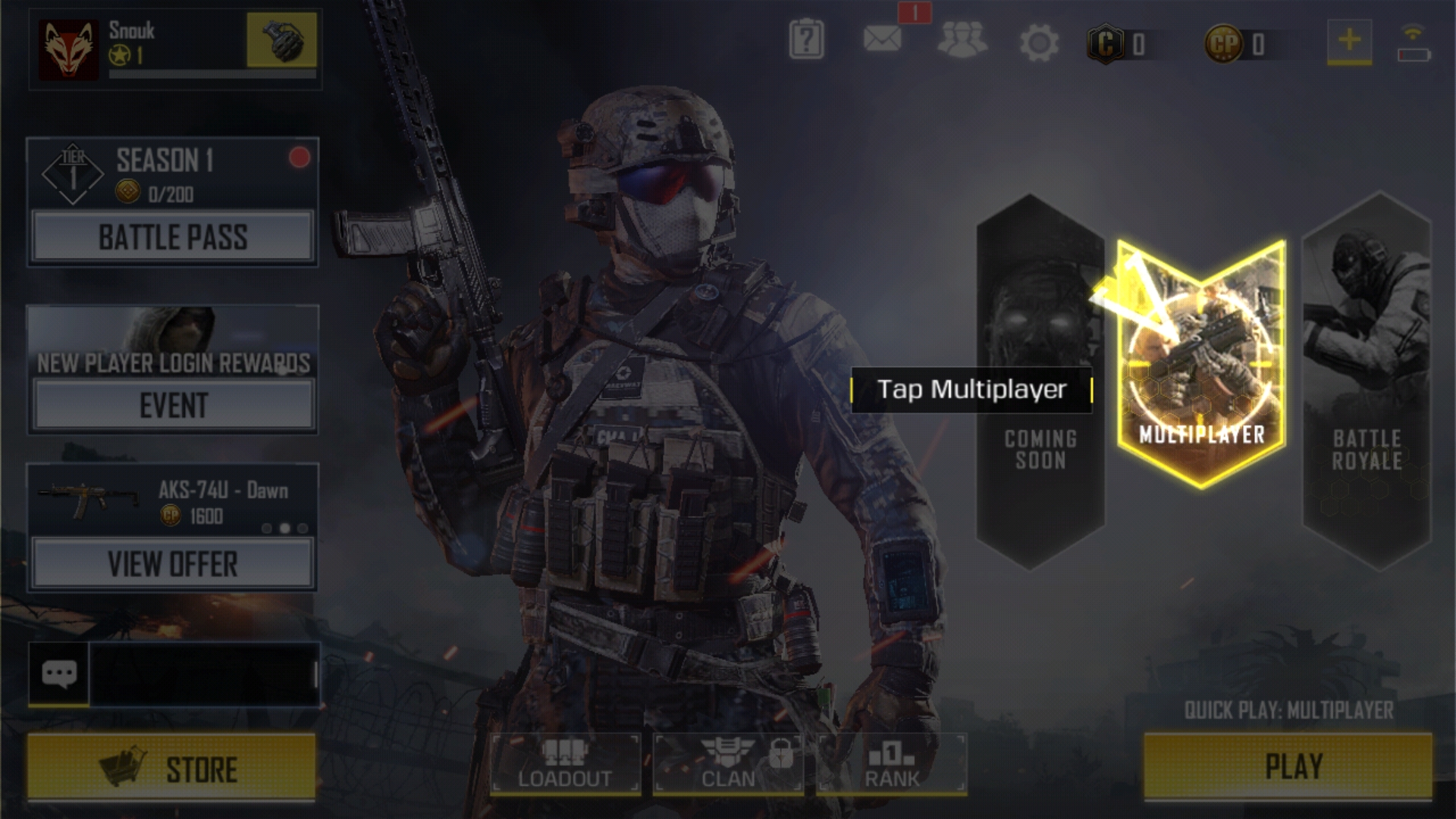Open the Snouk player profile avatar
The width and height of the screenshot is (1456, 819).
pos(69,49)
